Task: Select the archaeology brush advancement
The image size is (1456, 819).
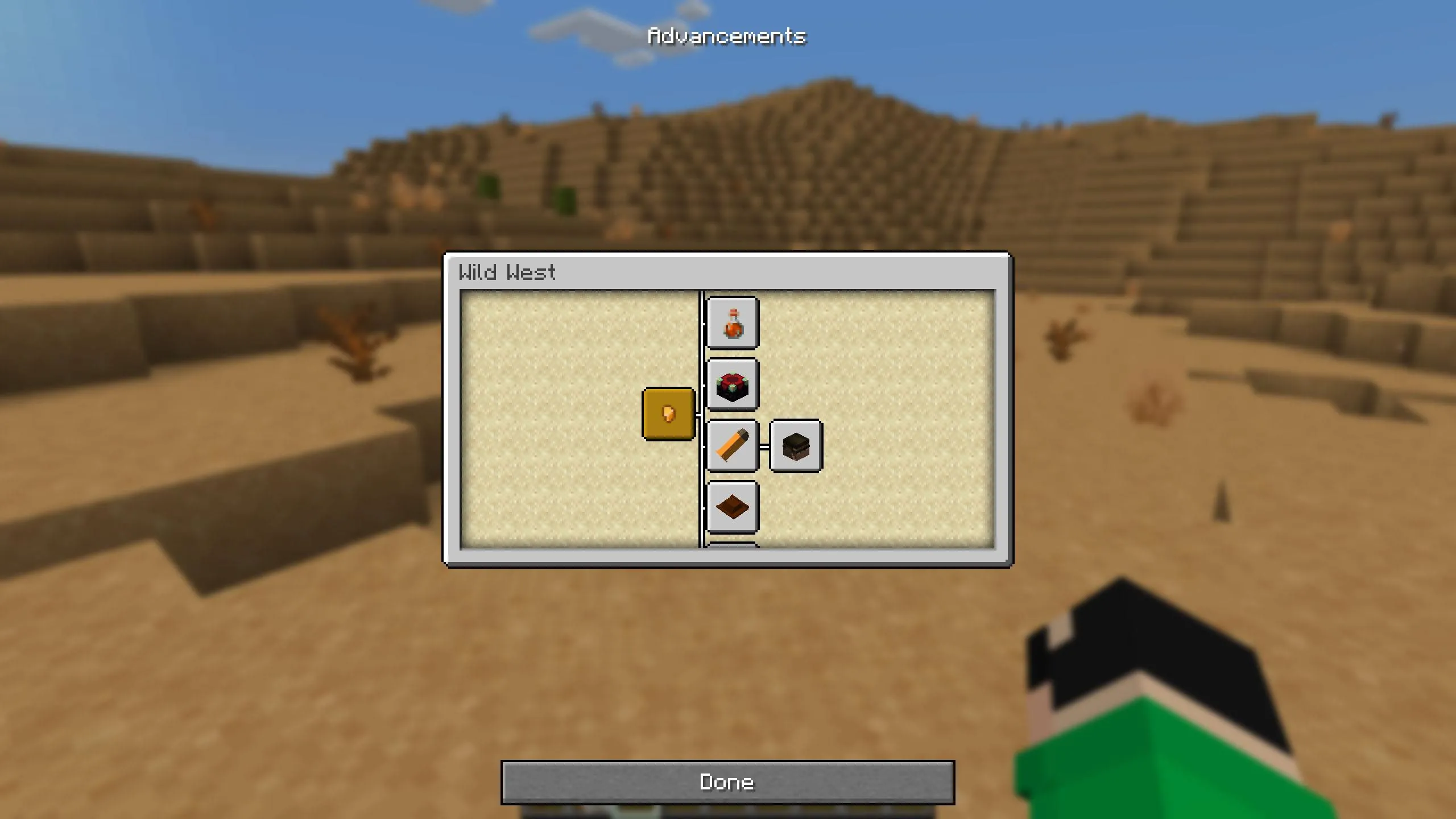Action: pos(733,445)
